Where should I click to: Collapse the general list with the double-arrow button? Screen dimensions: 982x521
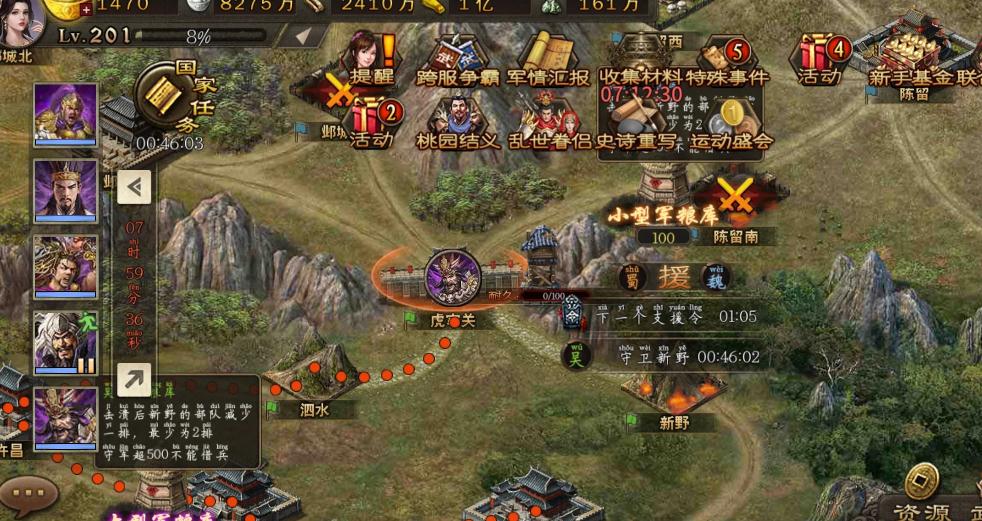134,186
